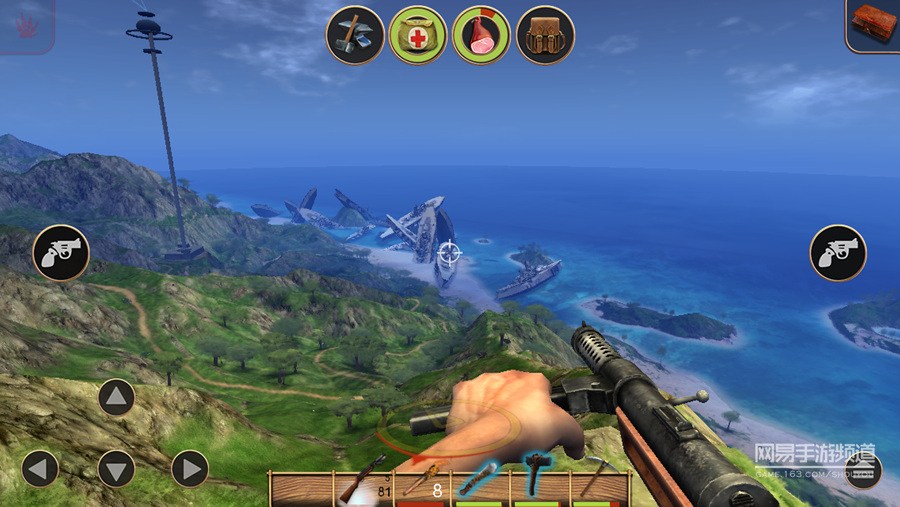The image size is (900, 507).
Task: Tap the ham food hunger icon
Action: [x=481, y=35]
